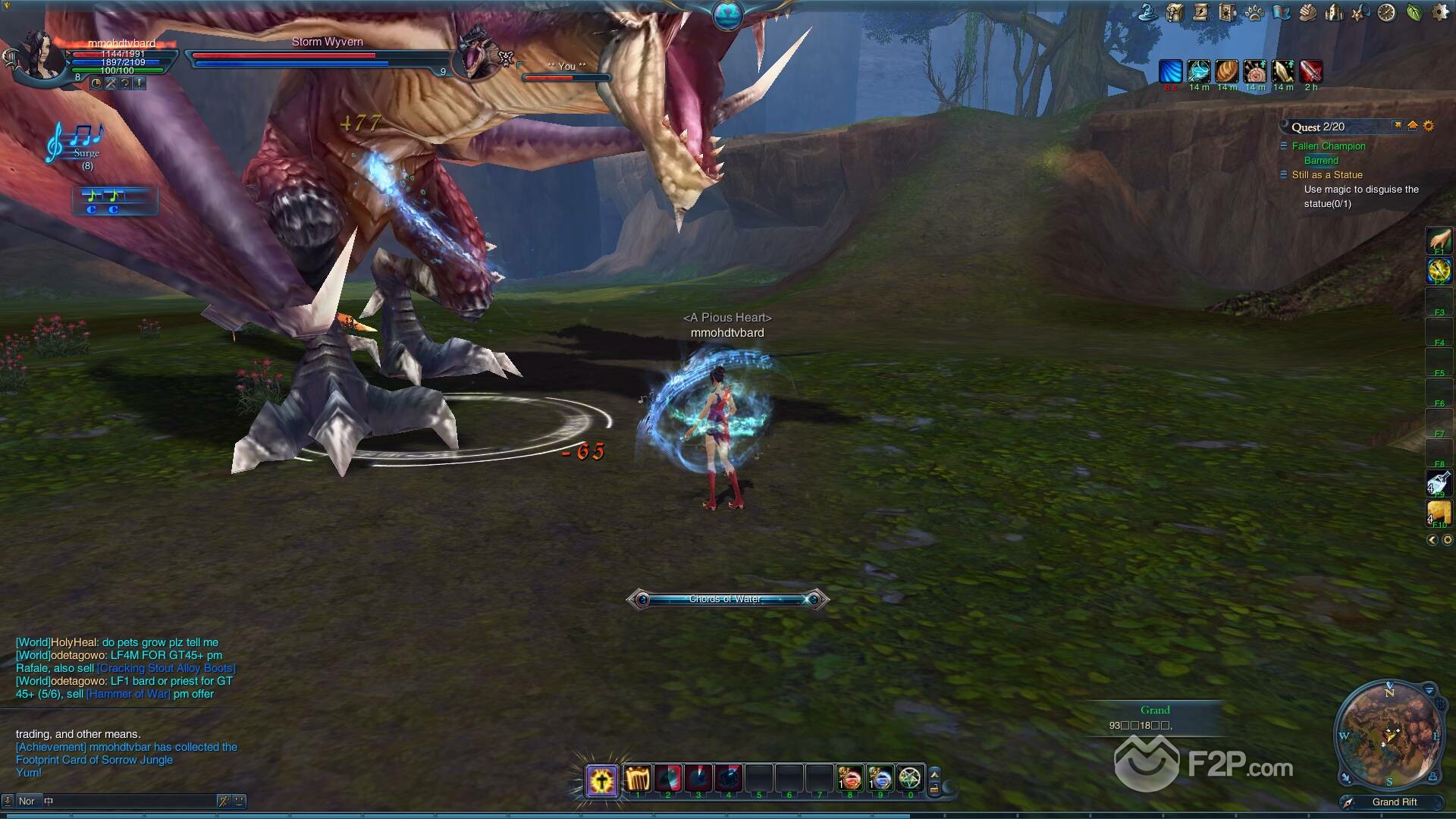1456x819 pixels.
Task: Open the wizard hat character menu
Action: pyautogui.click(x=1149, y=12)
